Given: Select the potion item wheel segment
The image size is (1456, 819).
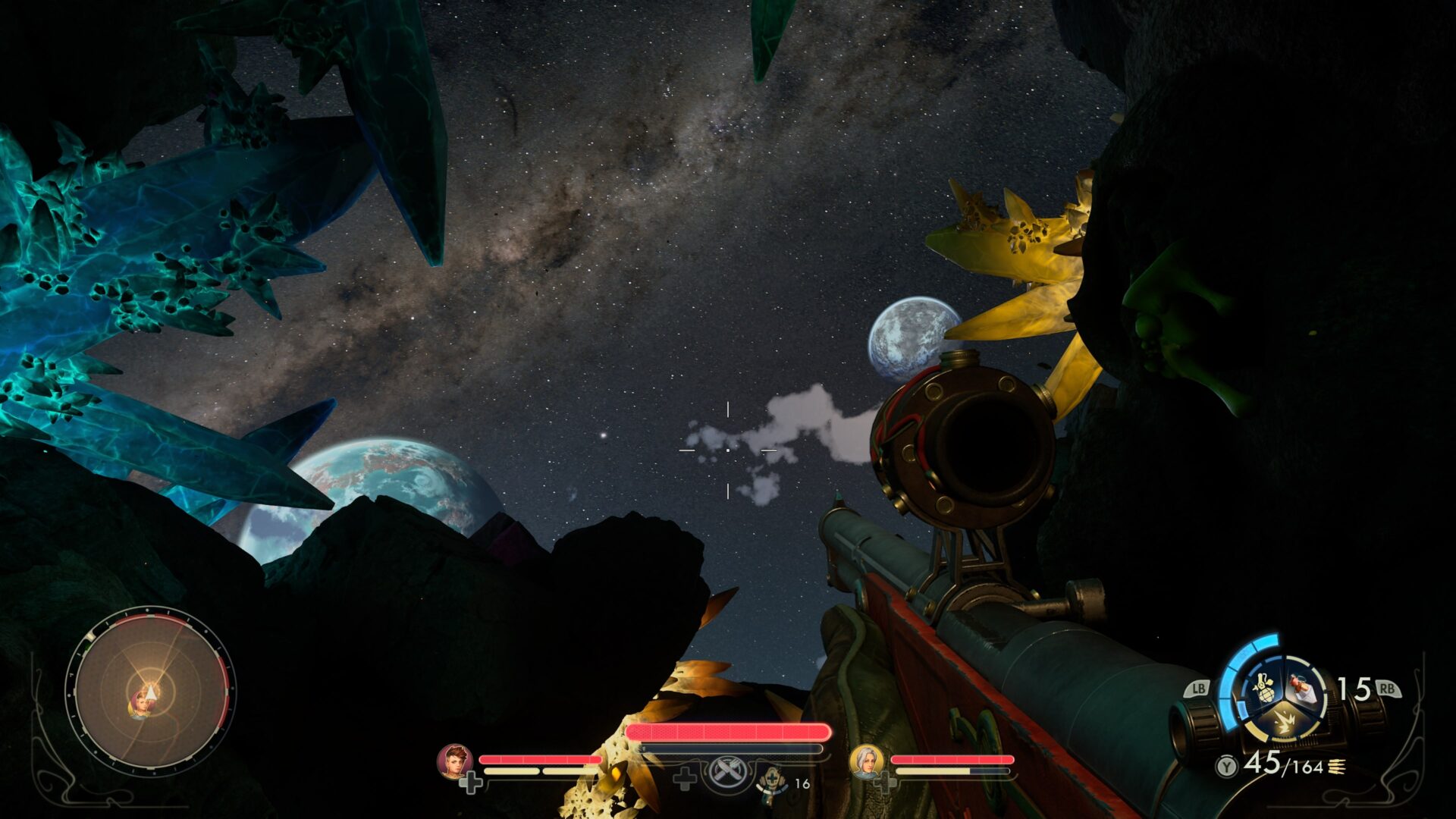Looking at the screenshot, I should click(x=1303, y=687).
